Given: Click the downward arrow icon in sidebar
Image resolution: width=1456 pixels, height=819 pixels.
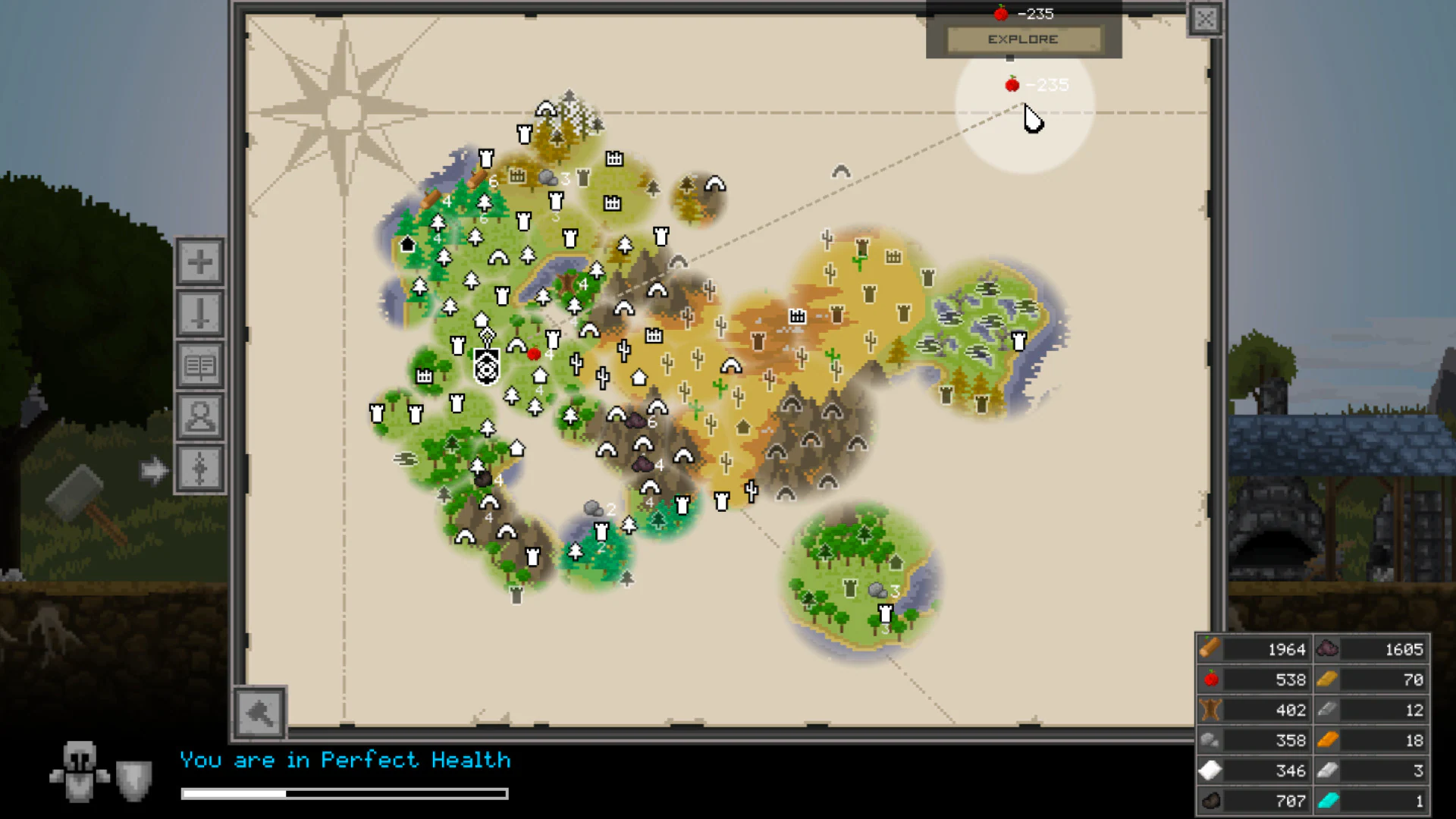Looking at the screenshot, I should pos(199,312).
